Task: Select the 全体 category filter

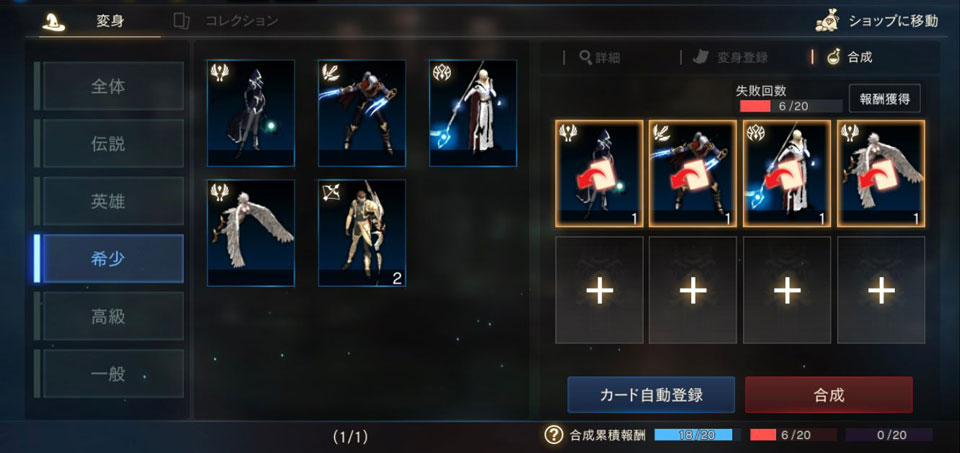Action: pos(109,86)
